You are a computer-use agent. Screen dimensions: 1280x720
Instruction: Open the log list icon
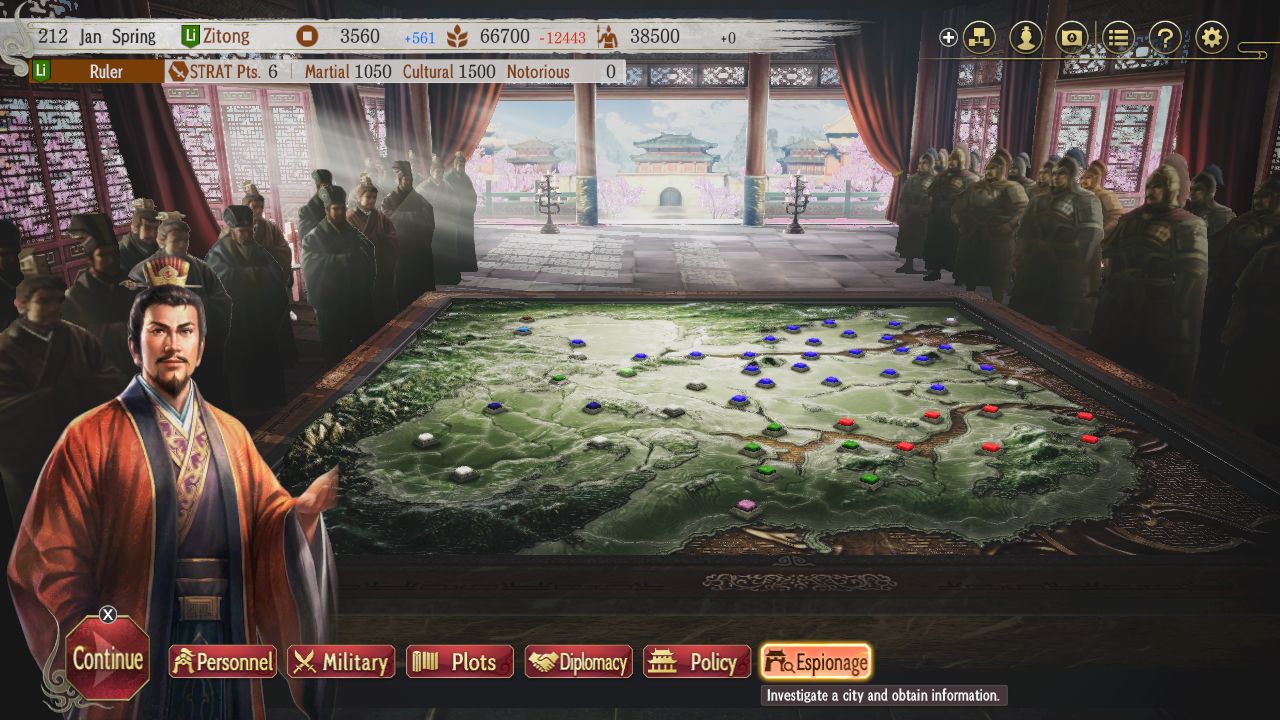1117,36
